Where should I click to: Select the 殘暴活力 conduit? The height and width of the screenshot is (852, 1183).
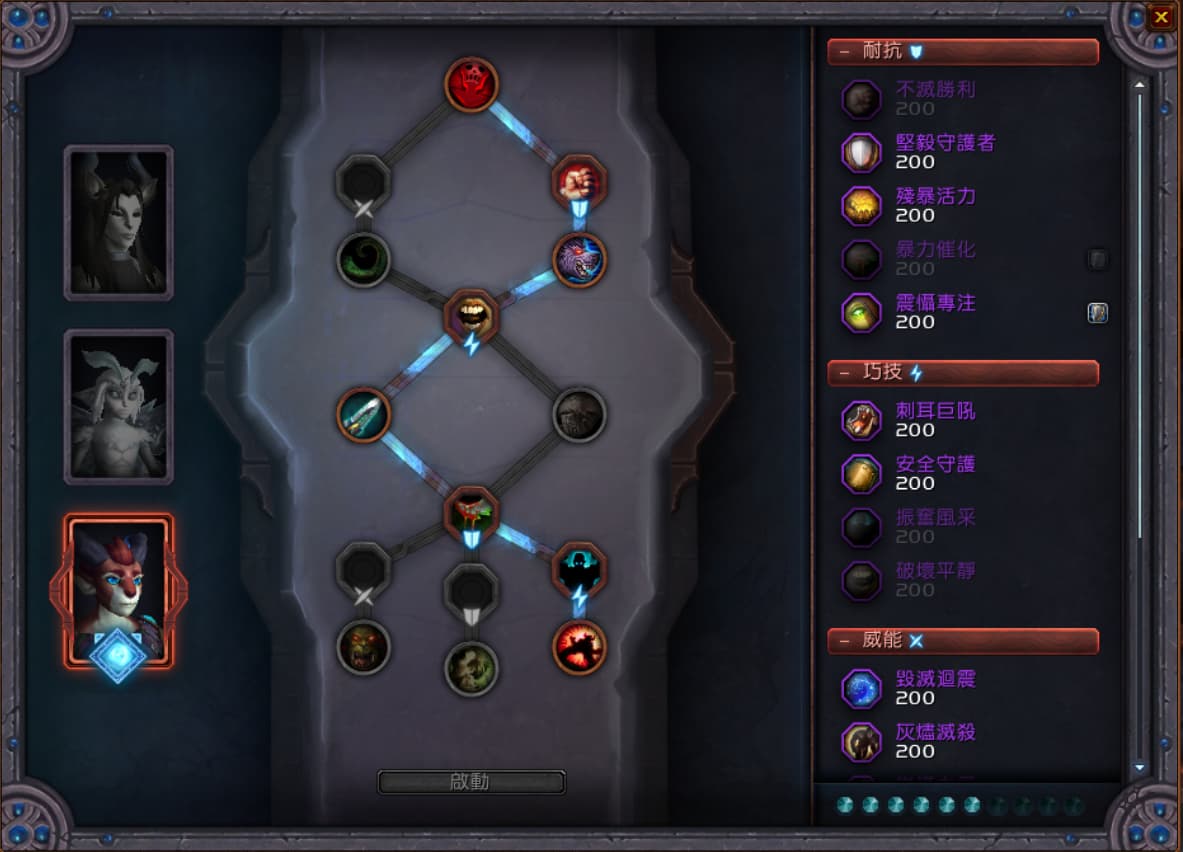tap(861, 205)
